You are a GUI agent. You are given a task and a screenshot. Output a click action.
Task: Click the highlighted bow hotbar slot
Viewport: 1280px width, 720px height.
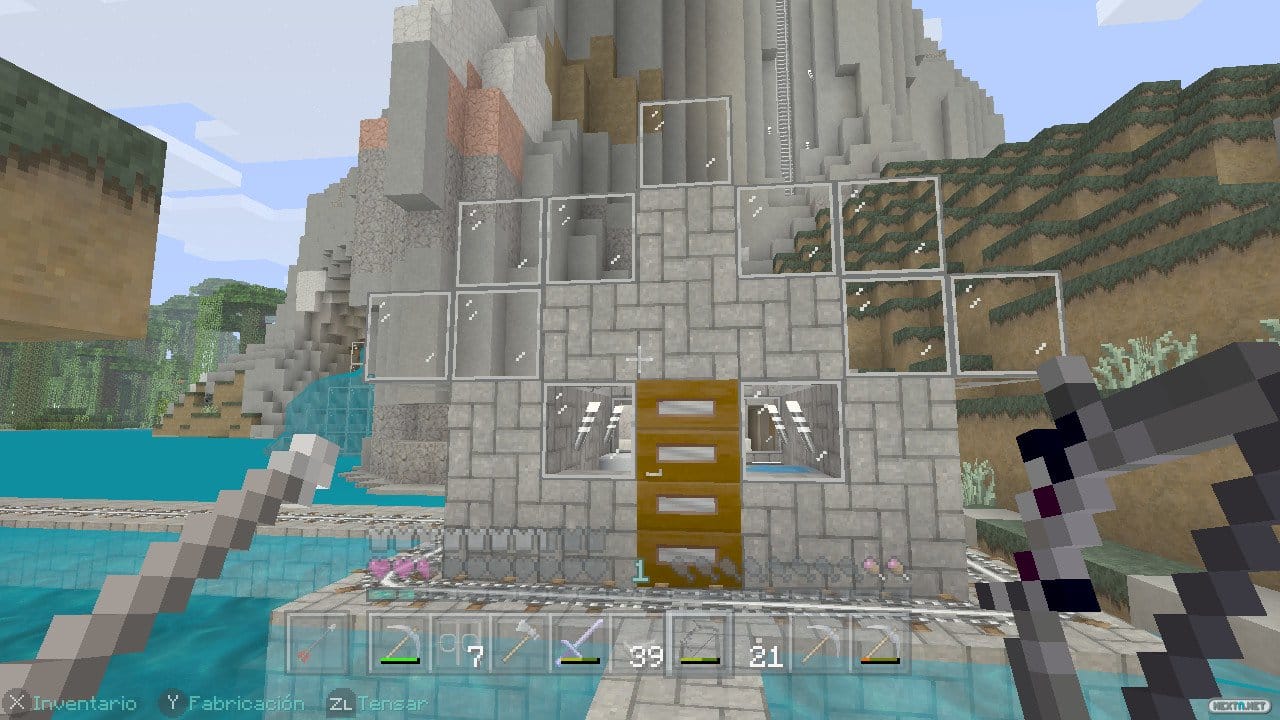(700, 643)
